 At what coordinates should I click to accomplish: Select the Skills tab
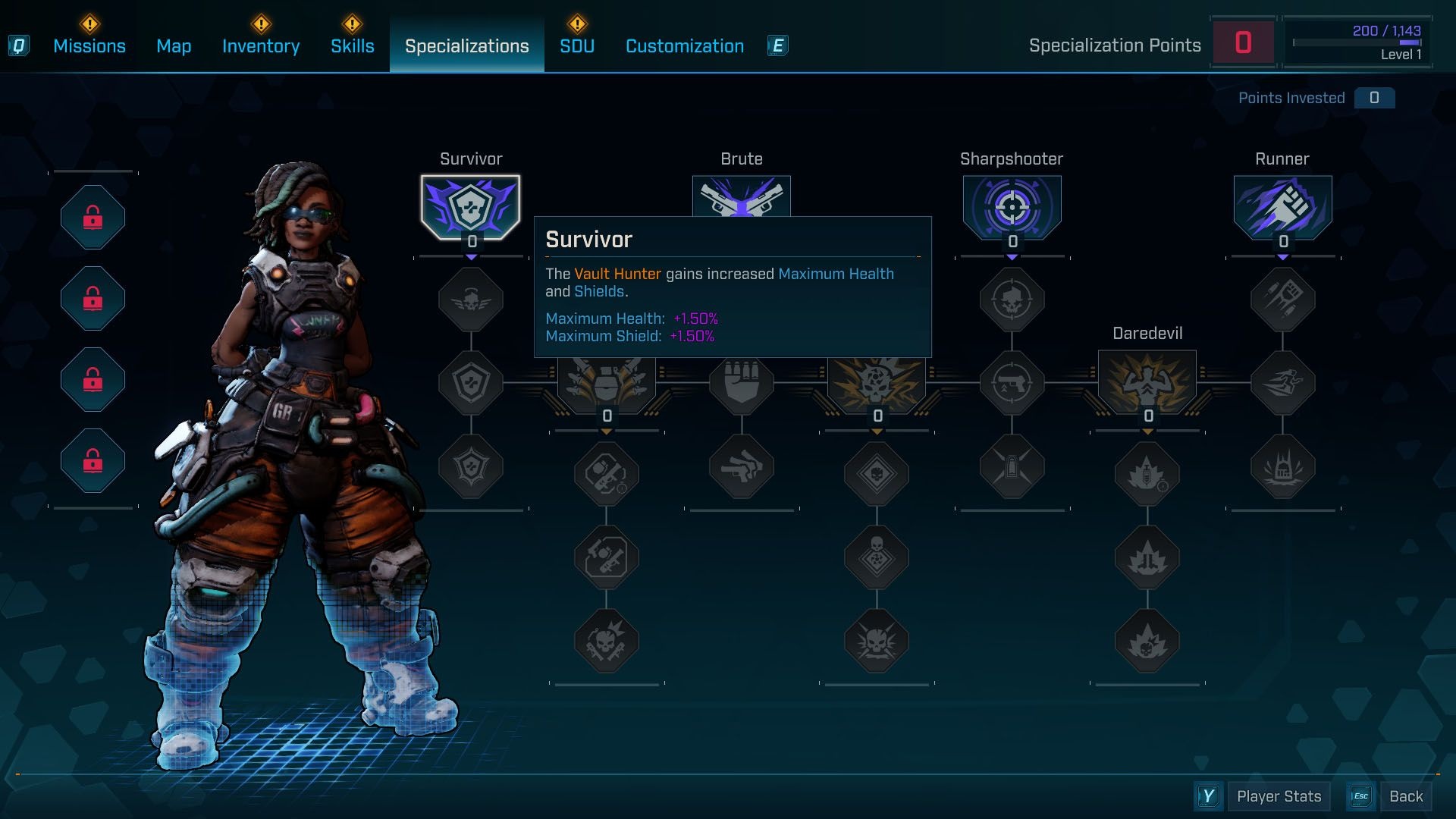353,46
